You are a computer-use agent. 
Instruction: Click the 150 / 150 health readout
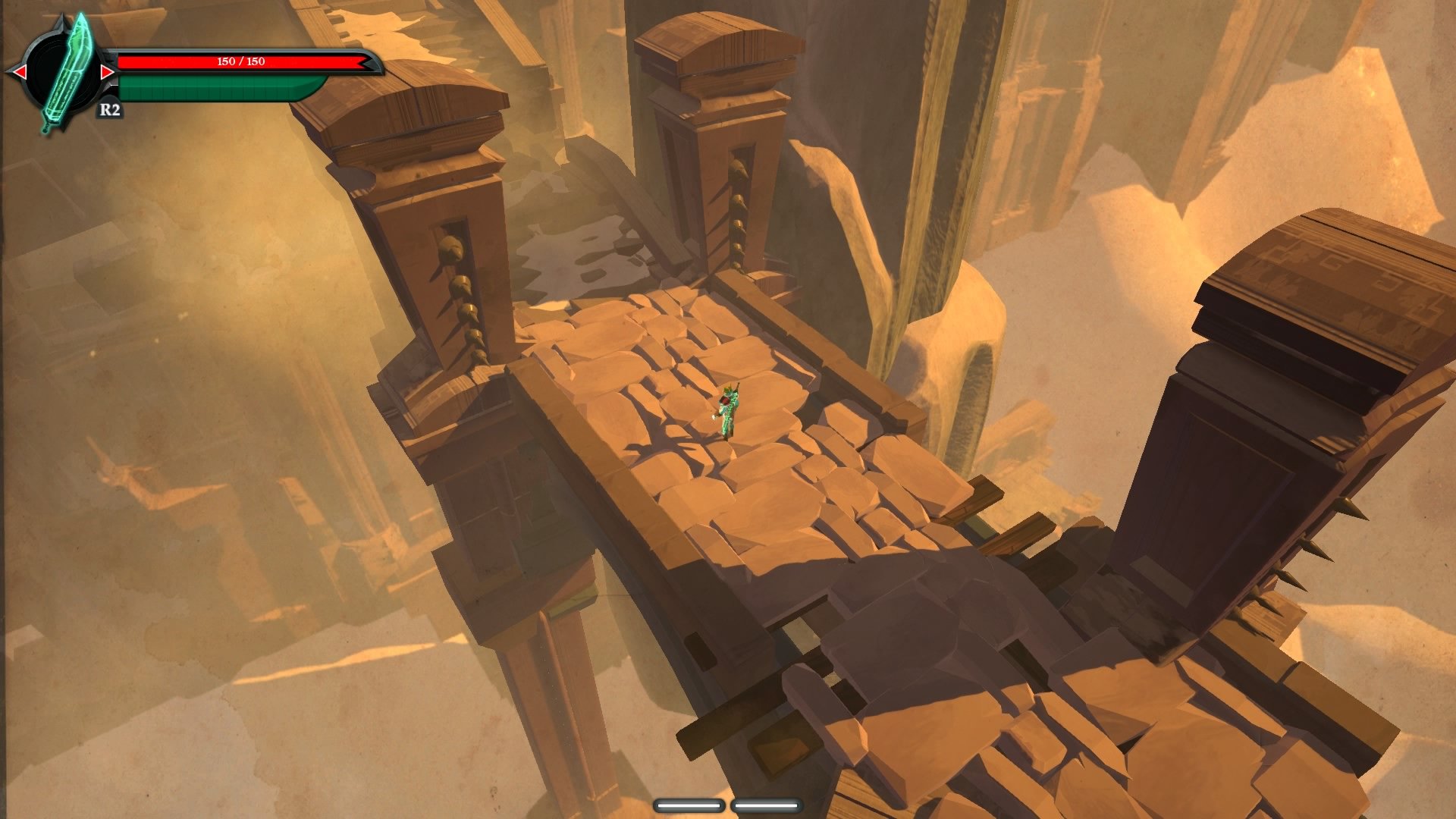tap(240, 62)
